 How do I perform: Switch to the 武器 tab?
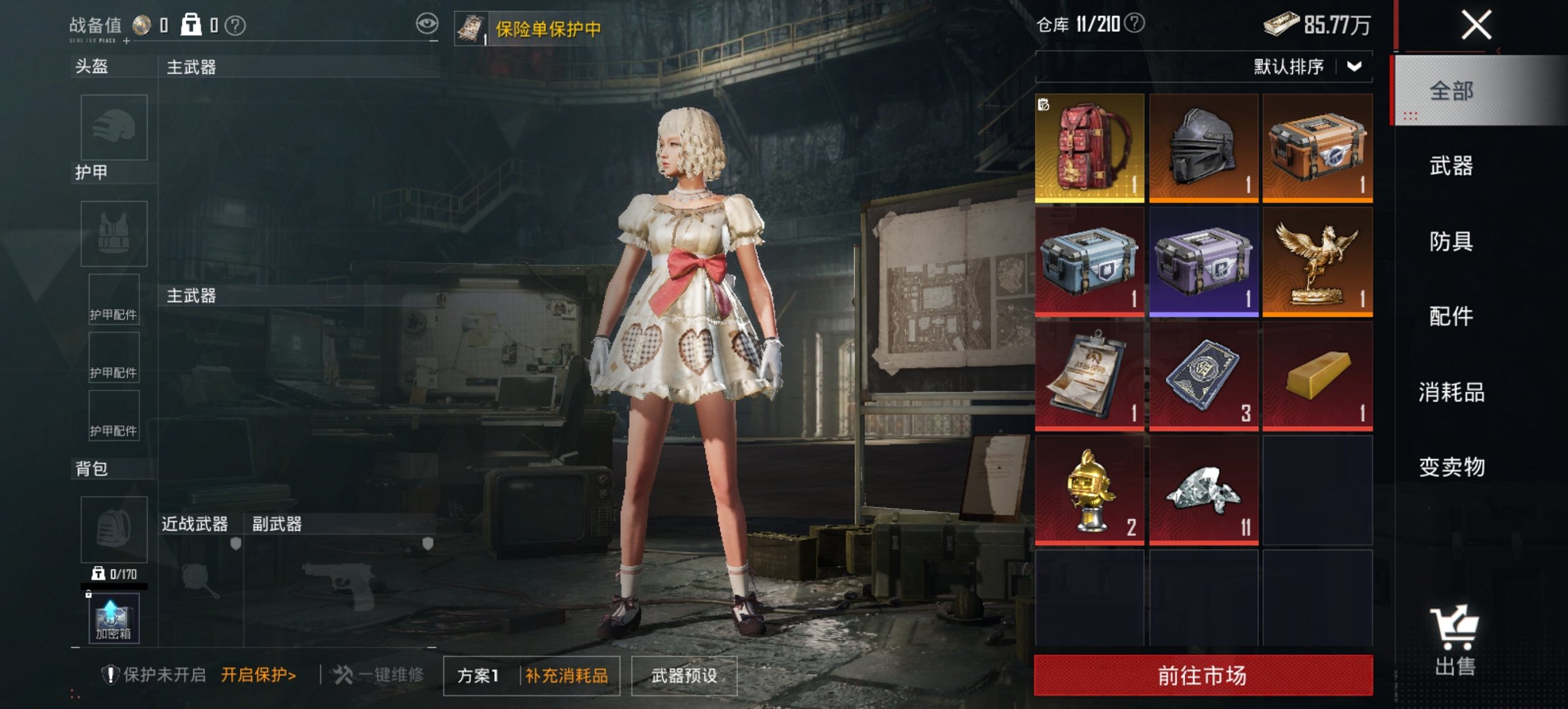(x=1451, y=165)
